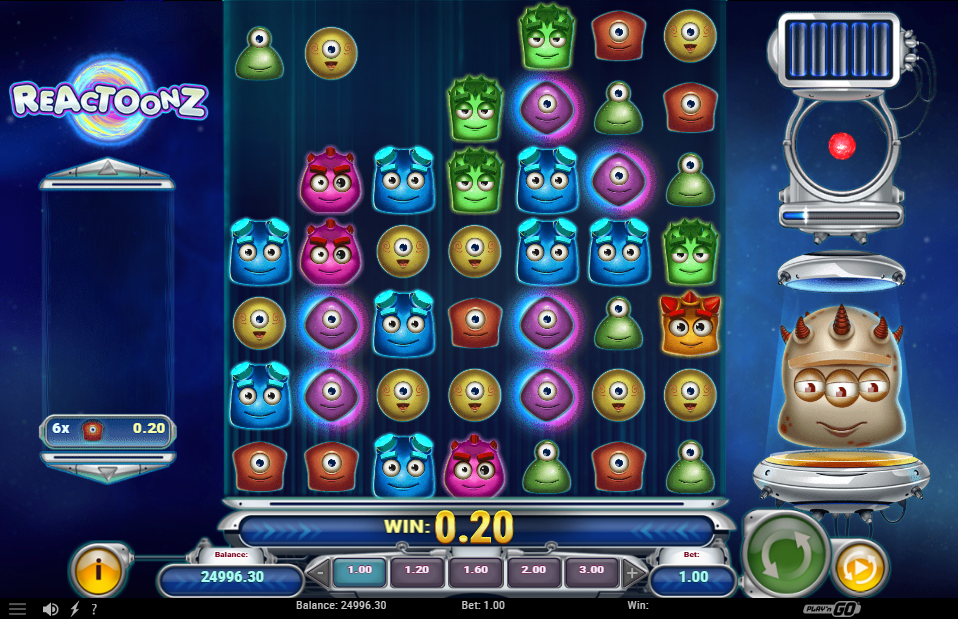Start autoplay with the orange button
958x619 pixels.
(x=859, y=567)
